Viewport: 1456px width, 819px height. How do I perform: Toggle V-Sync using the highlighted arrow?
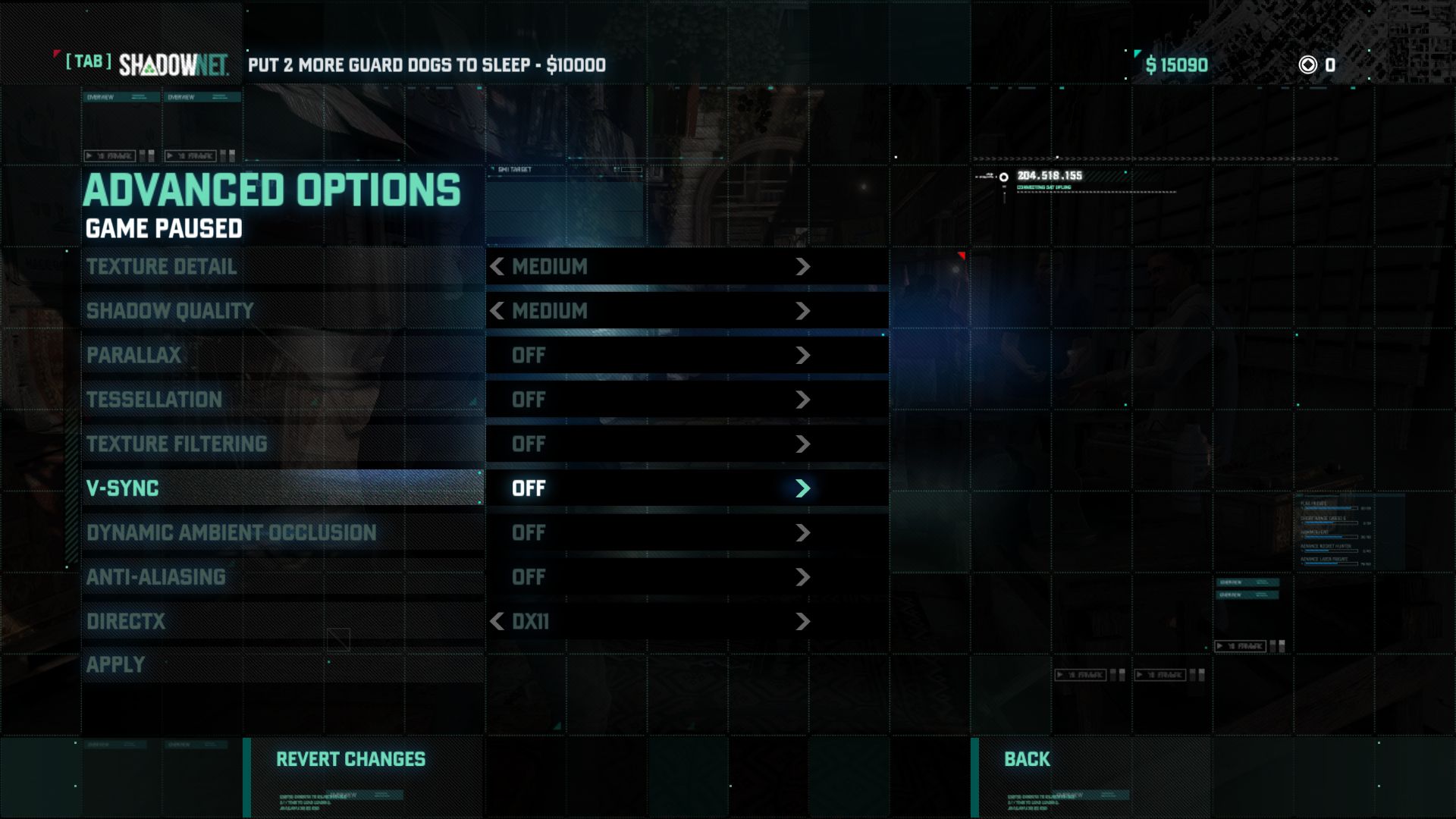803,488
